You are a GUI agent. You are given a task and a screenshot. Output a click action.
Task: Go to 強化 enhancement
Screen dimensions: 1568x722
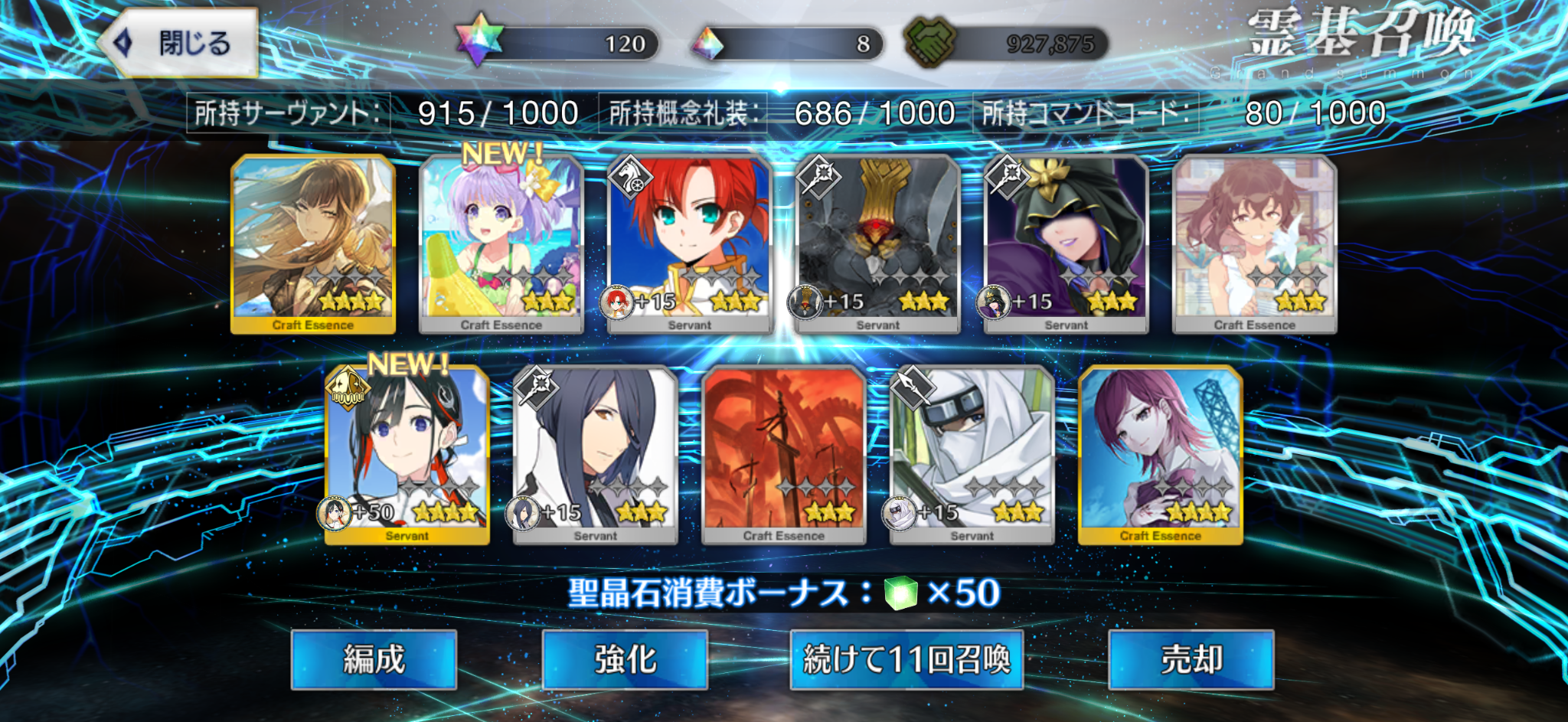pos(625,659)
